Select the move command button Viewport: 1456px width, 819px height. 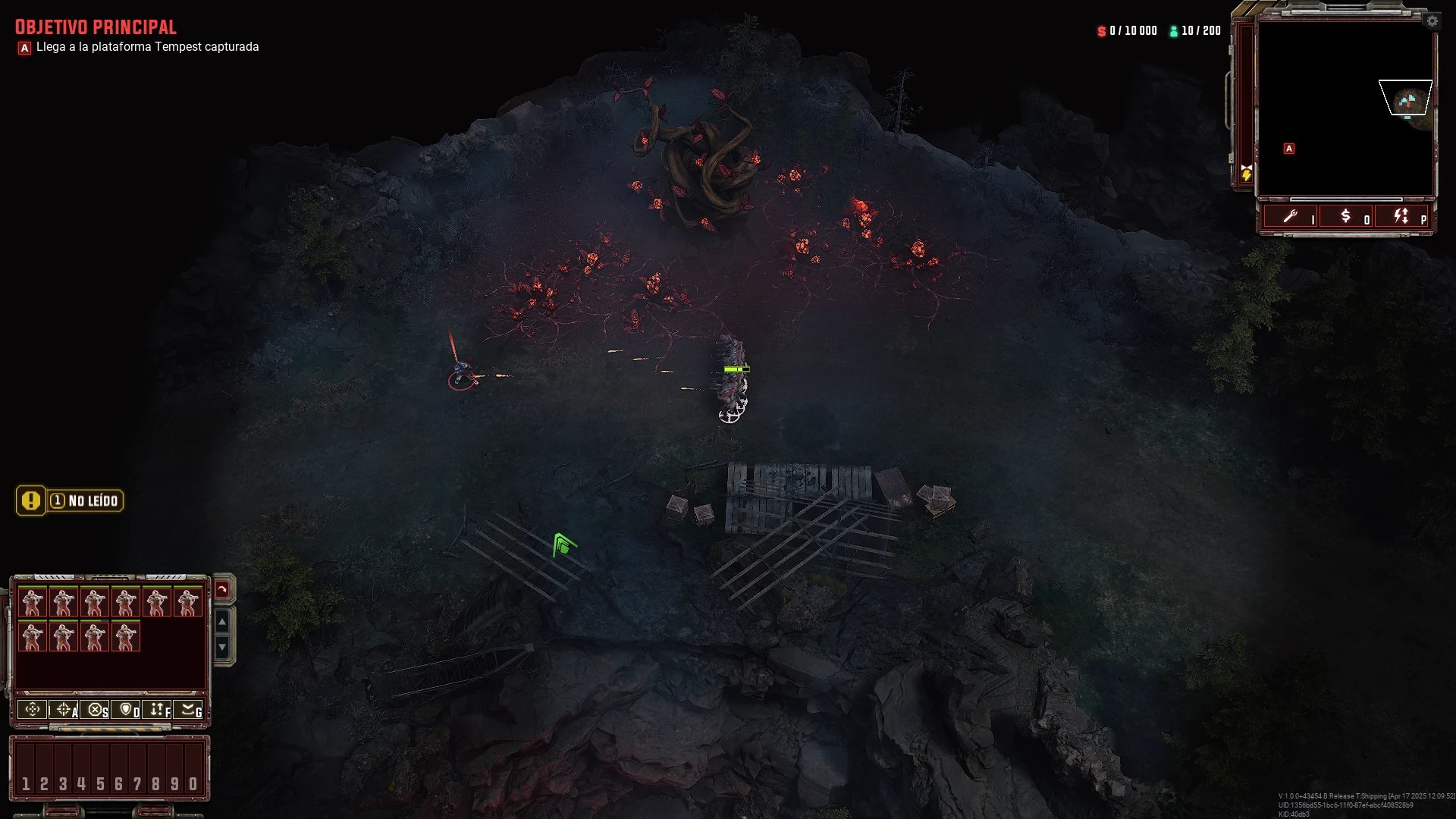point(33,710)
